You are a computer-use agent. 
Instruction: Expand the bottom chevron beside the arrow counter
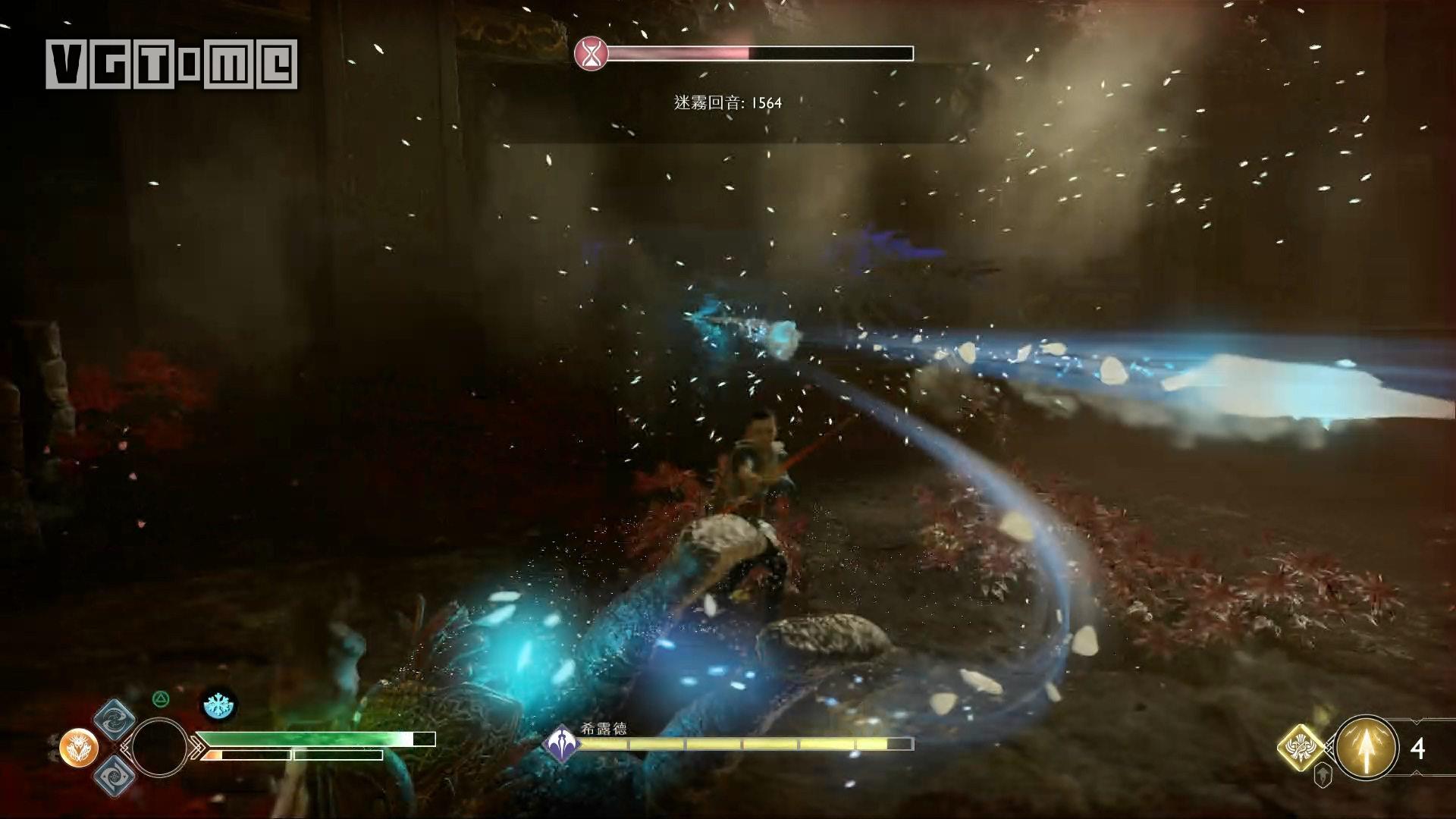tap(1416, 773)
